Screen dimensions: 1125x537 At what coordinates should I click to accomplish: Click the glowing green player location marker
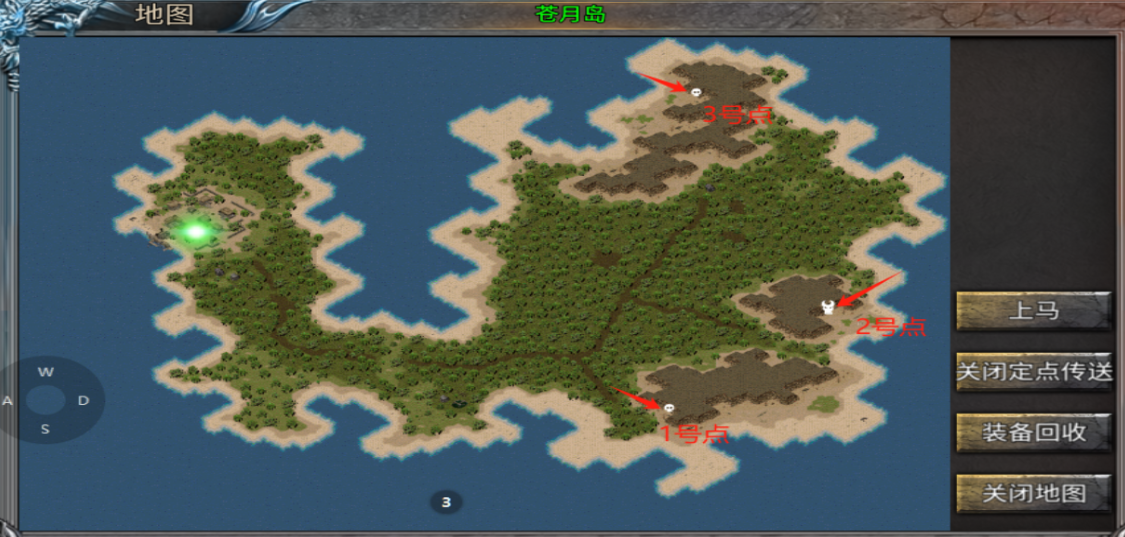pyautogui.click(x=195, y=232)
